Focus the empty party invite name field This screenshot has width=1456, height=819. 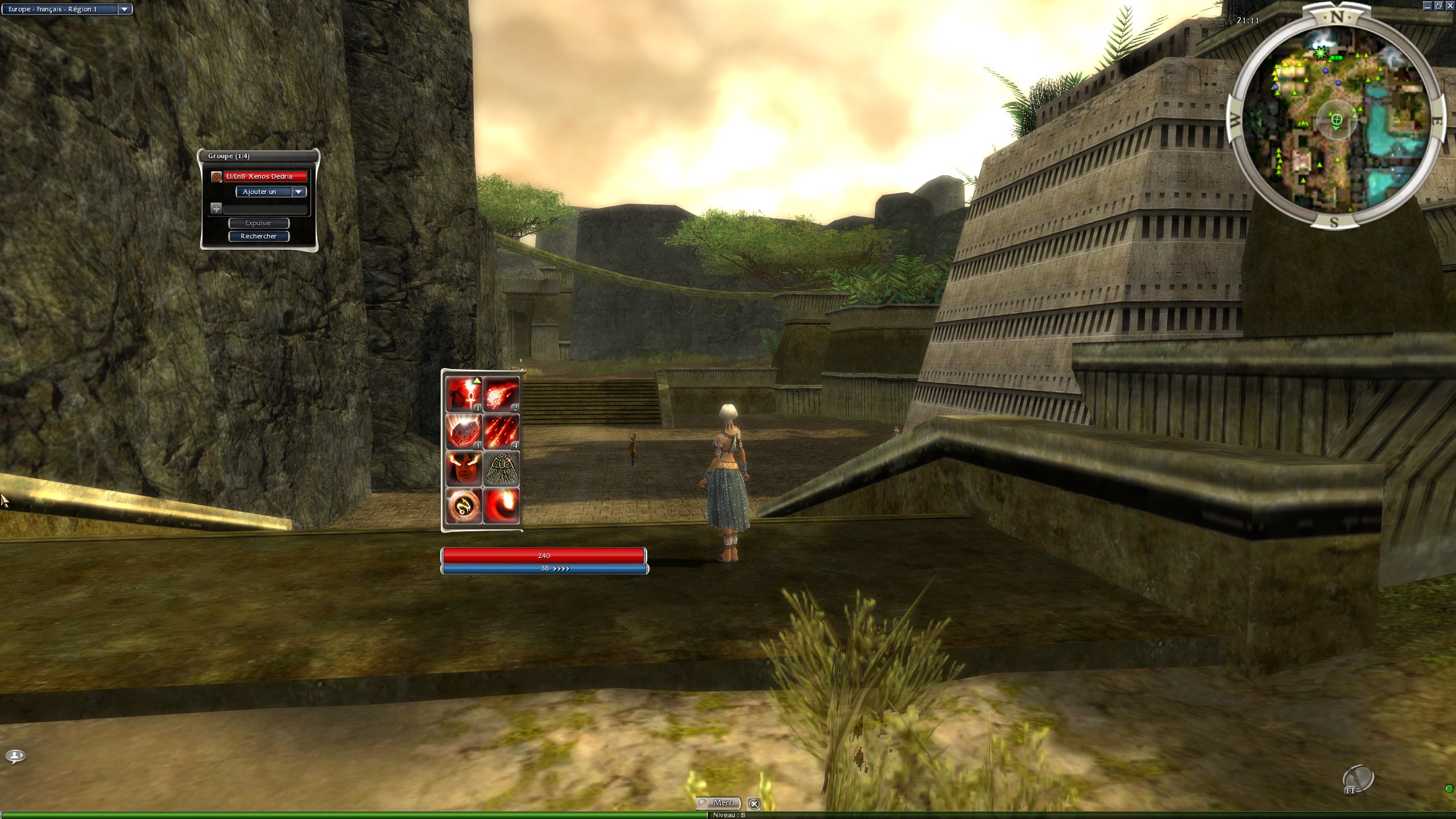click(x=265, y=209)
